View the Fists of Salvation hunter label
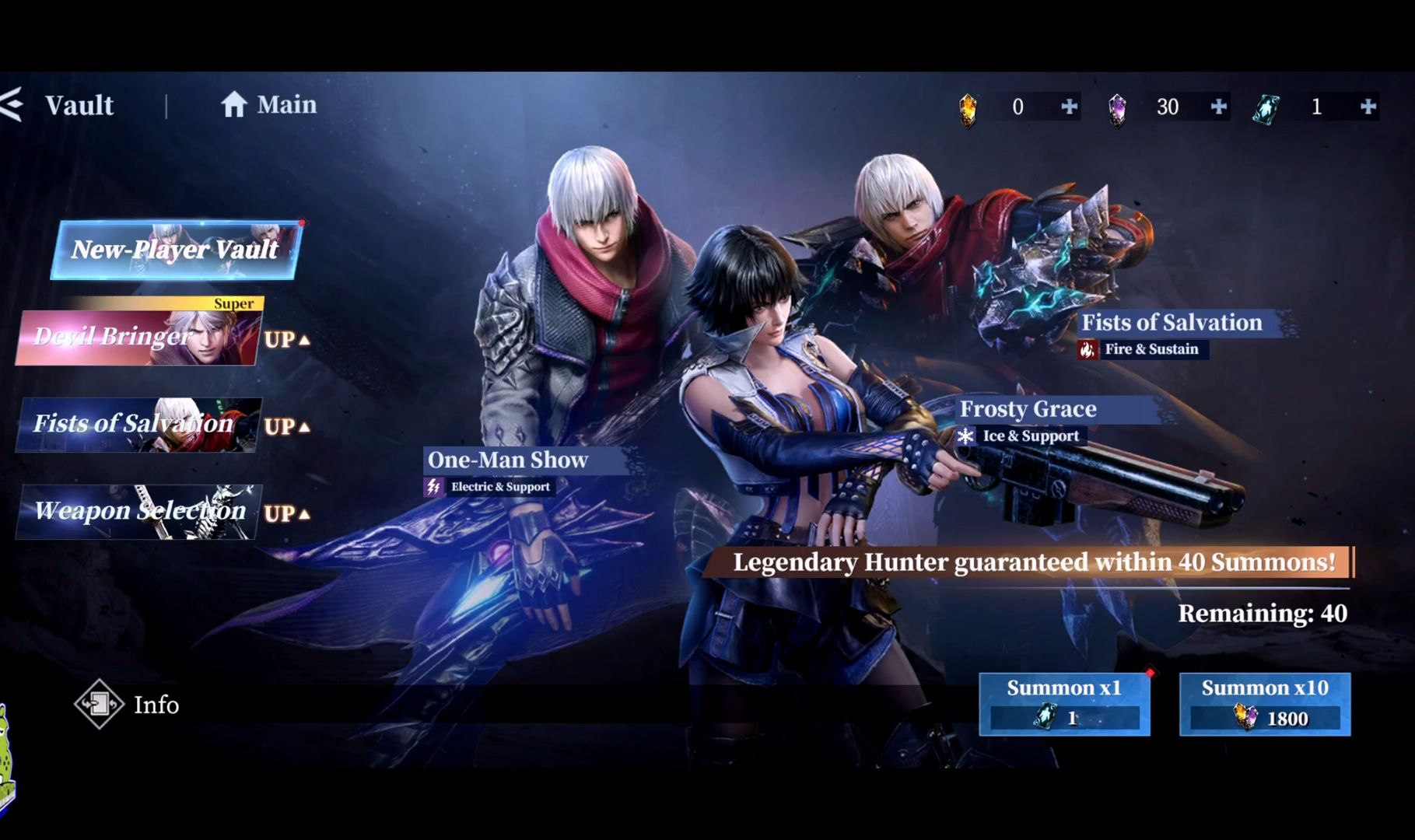Image resolution: width=1415 pixels, height=840 pixels. pos(1172,323)
